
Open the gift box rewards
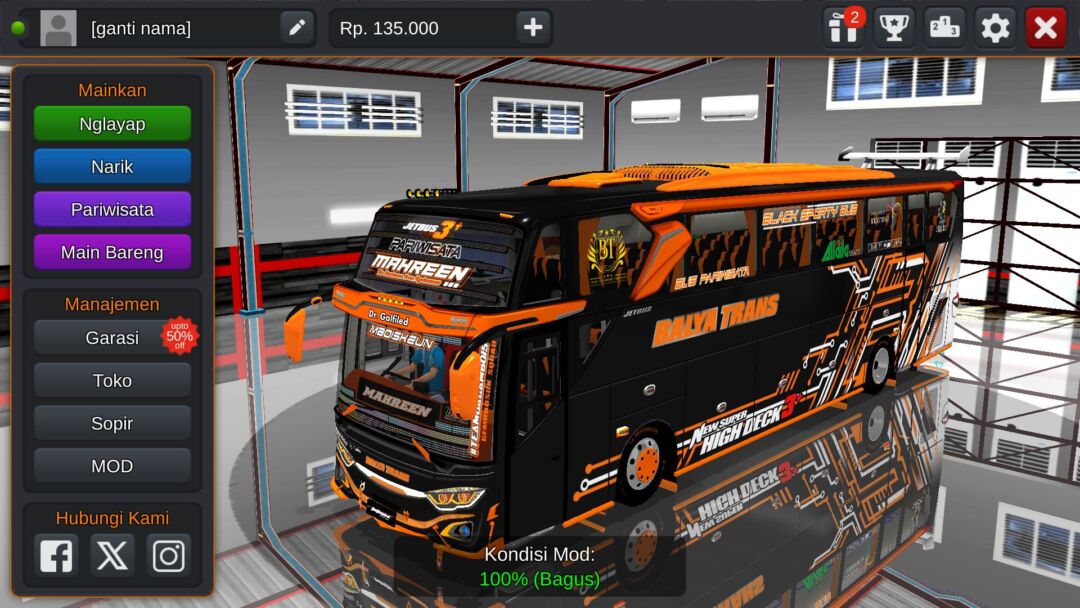click(843, 28)
